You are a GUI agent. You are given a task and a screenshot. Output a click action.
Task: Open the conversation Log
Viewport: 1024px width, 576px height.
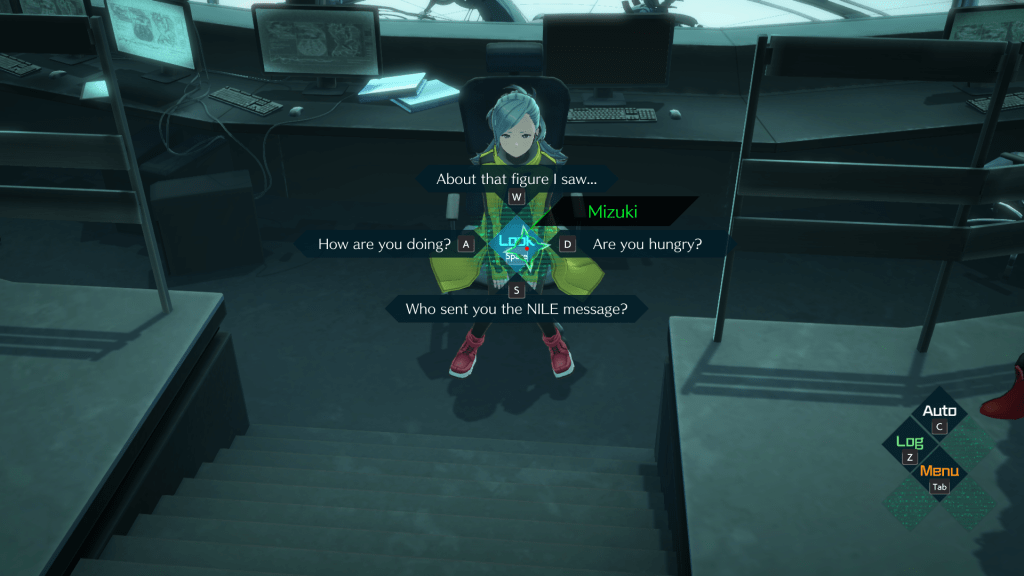click(909, 443)
